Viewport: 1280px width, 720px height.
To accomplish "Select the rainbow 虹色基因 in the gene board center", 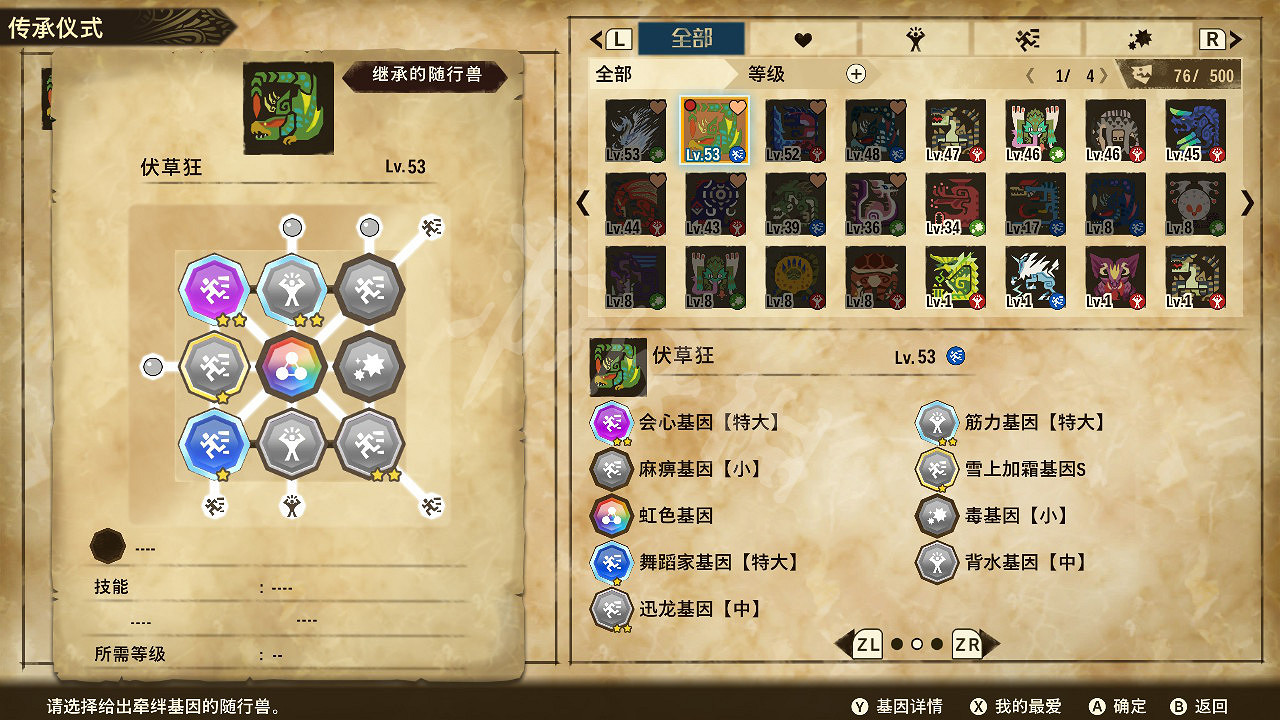I will pyautogui.click(x=293, y=365).
